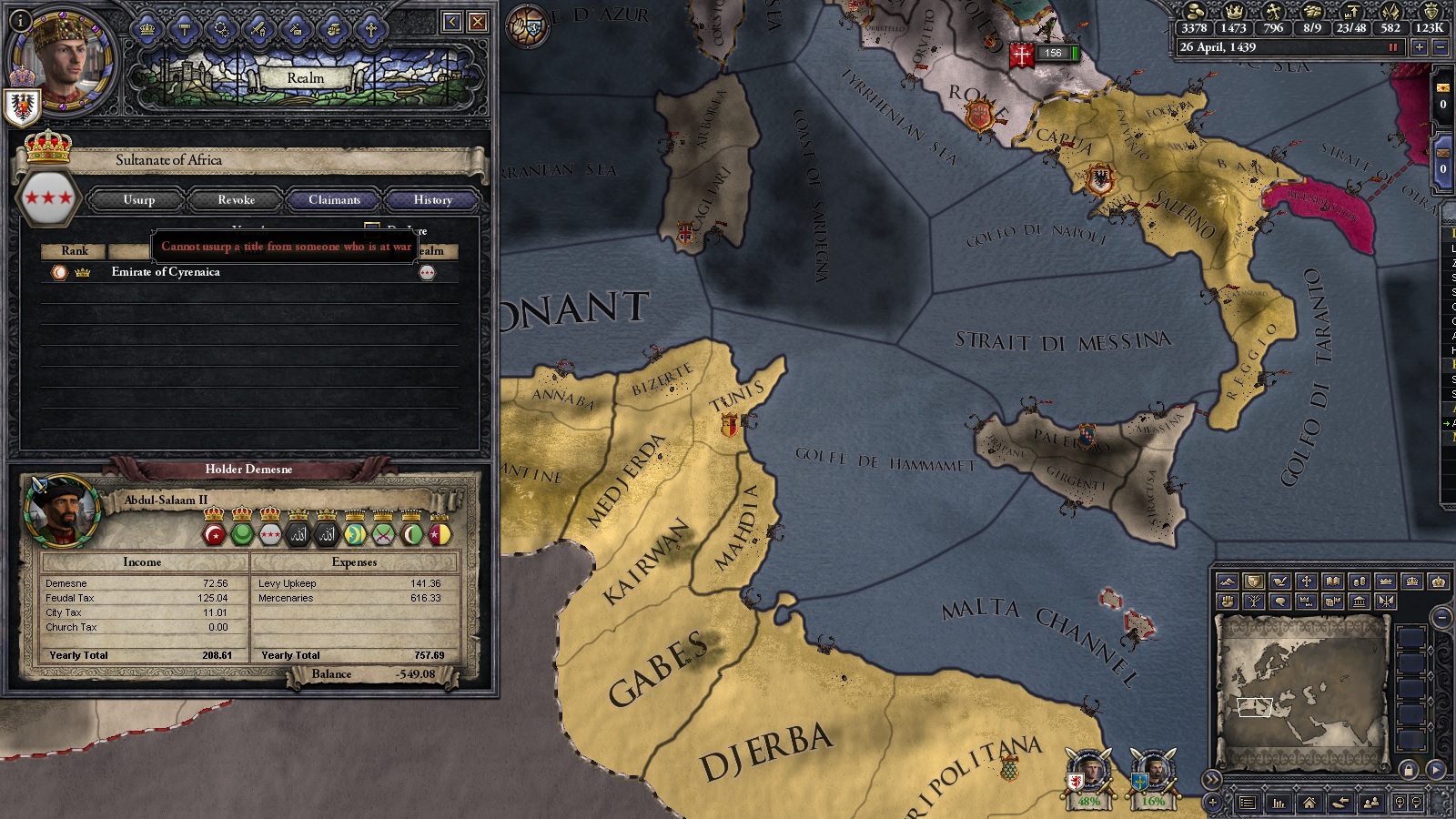
Task: Open the Laws screen with the hammer icon
Action: tap(184, 29)
